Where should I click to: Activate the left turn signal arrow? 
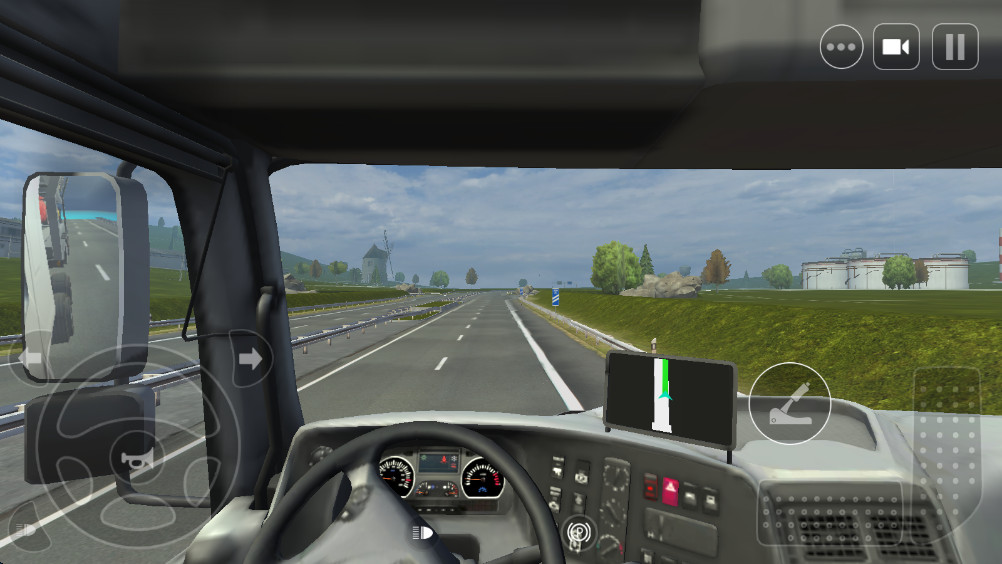(x=31, y=357)
